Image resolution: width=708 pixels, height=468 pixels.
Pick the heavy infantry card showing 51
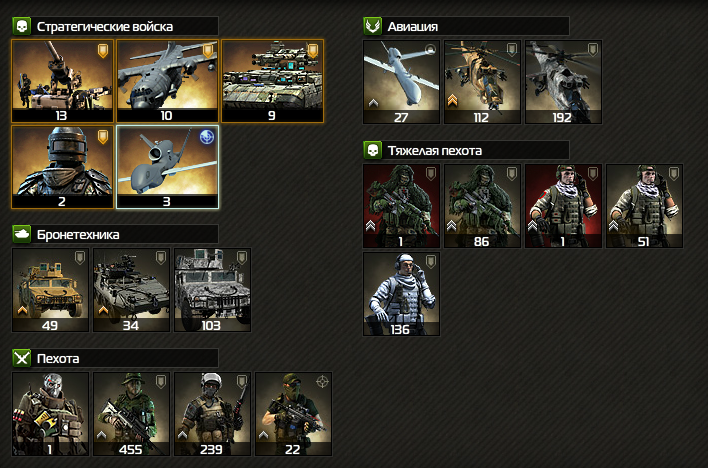tap(644, 204)
